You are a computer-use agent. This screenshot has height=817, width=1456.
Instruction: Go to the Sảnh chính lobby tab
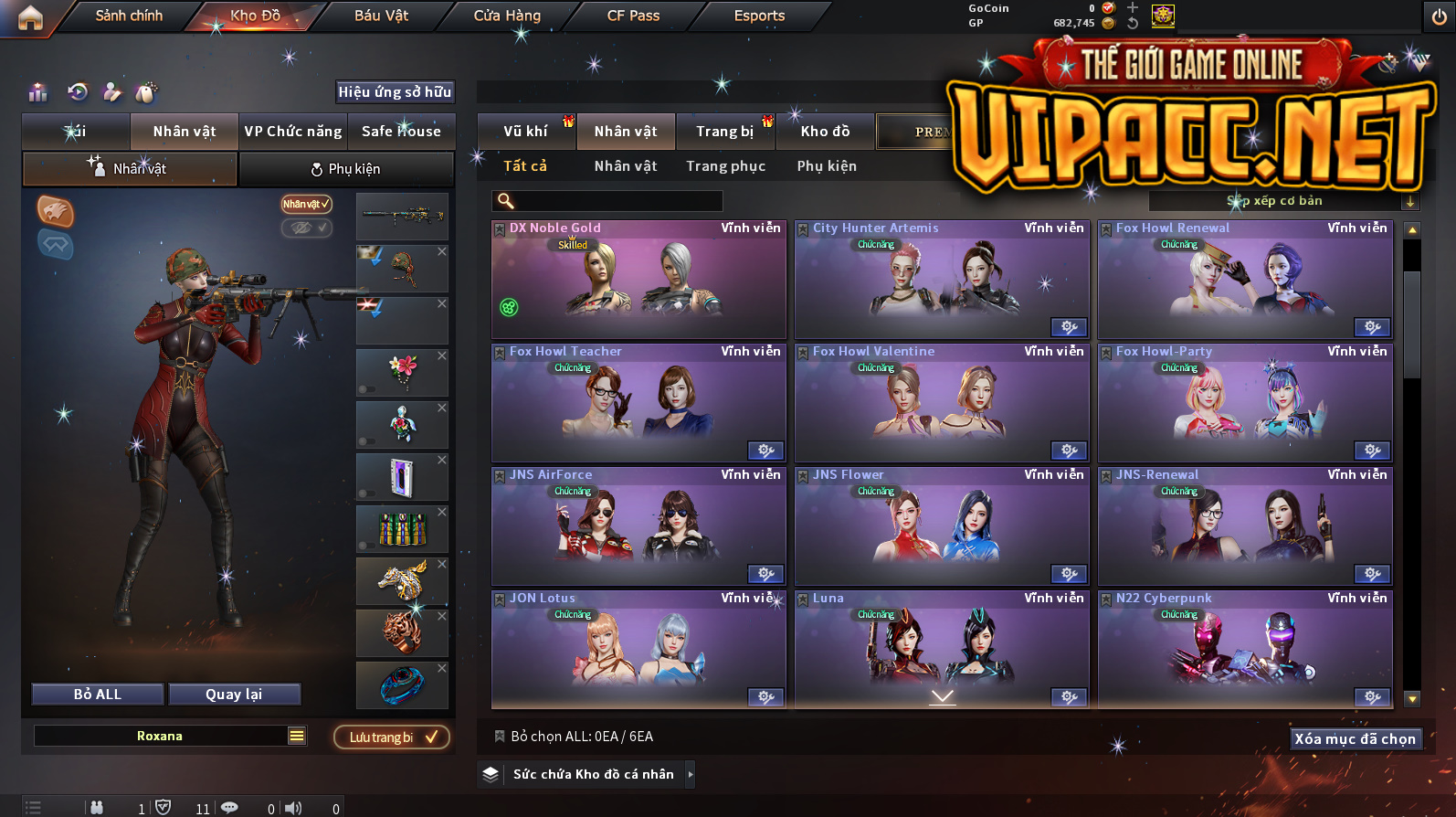pyautogui.click(x=129, y=16)
